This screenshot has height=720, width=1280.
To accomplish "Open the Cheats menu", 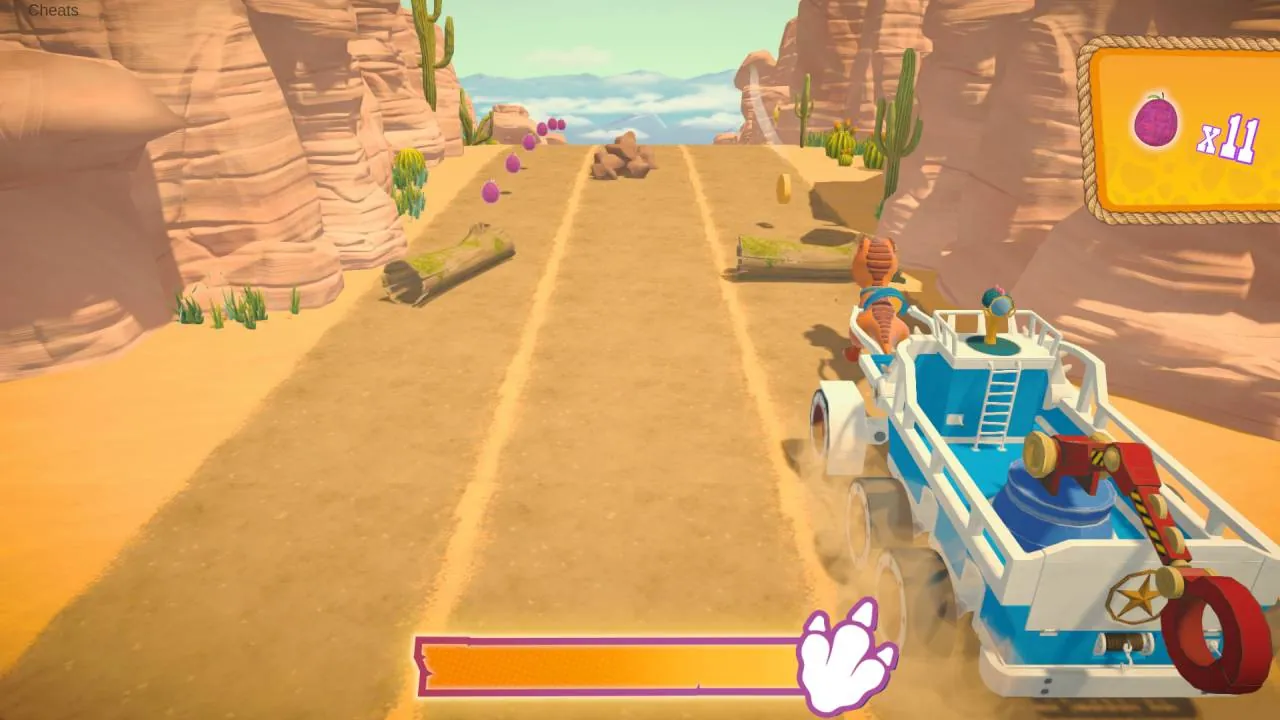I will click(55, 11).
